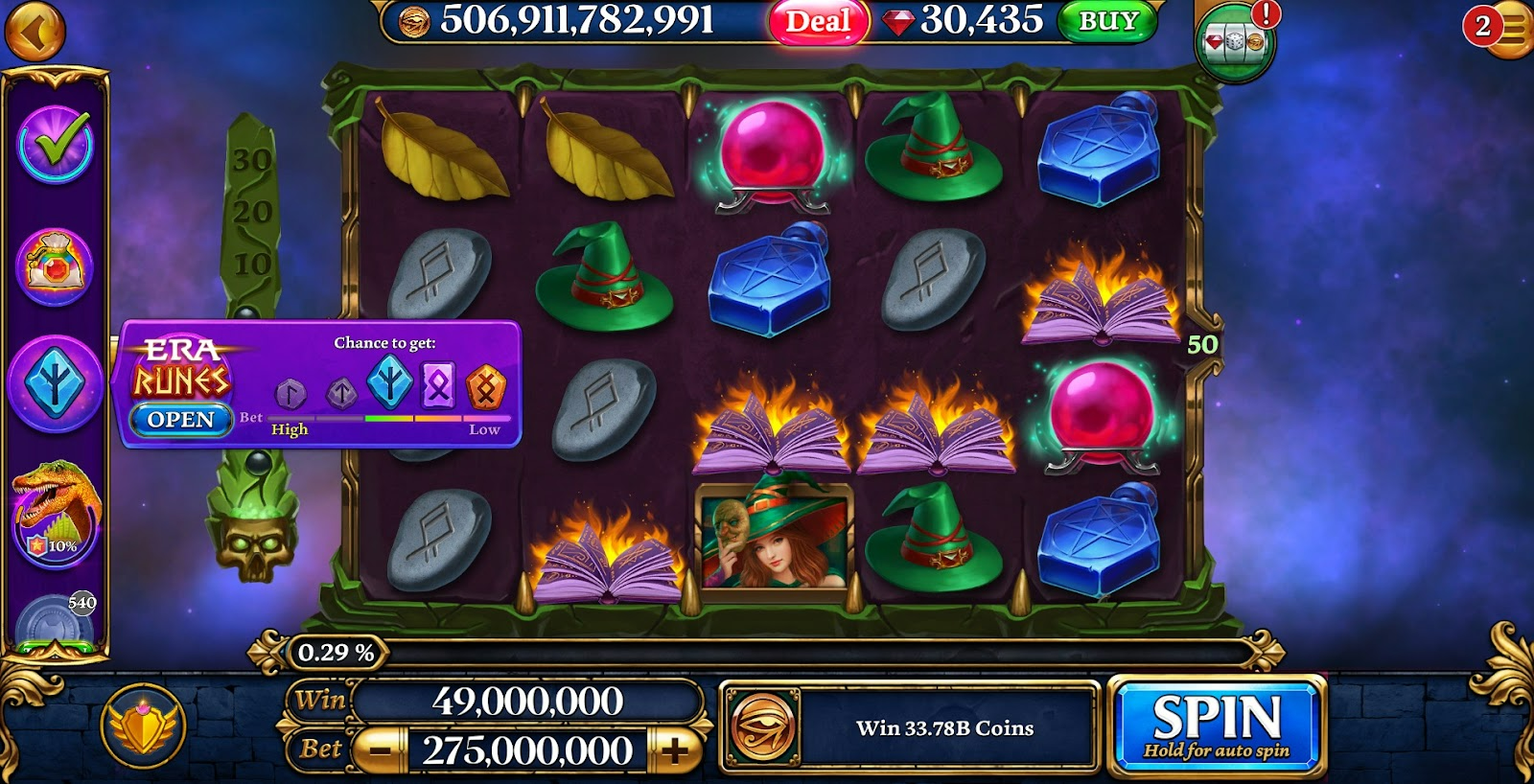The height and width of the screenshot is (784, 1534).
Task: Increase the bet with the plus button
Action: pyautogui.click(x=675, y=750)
